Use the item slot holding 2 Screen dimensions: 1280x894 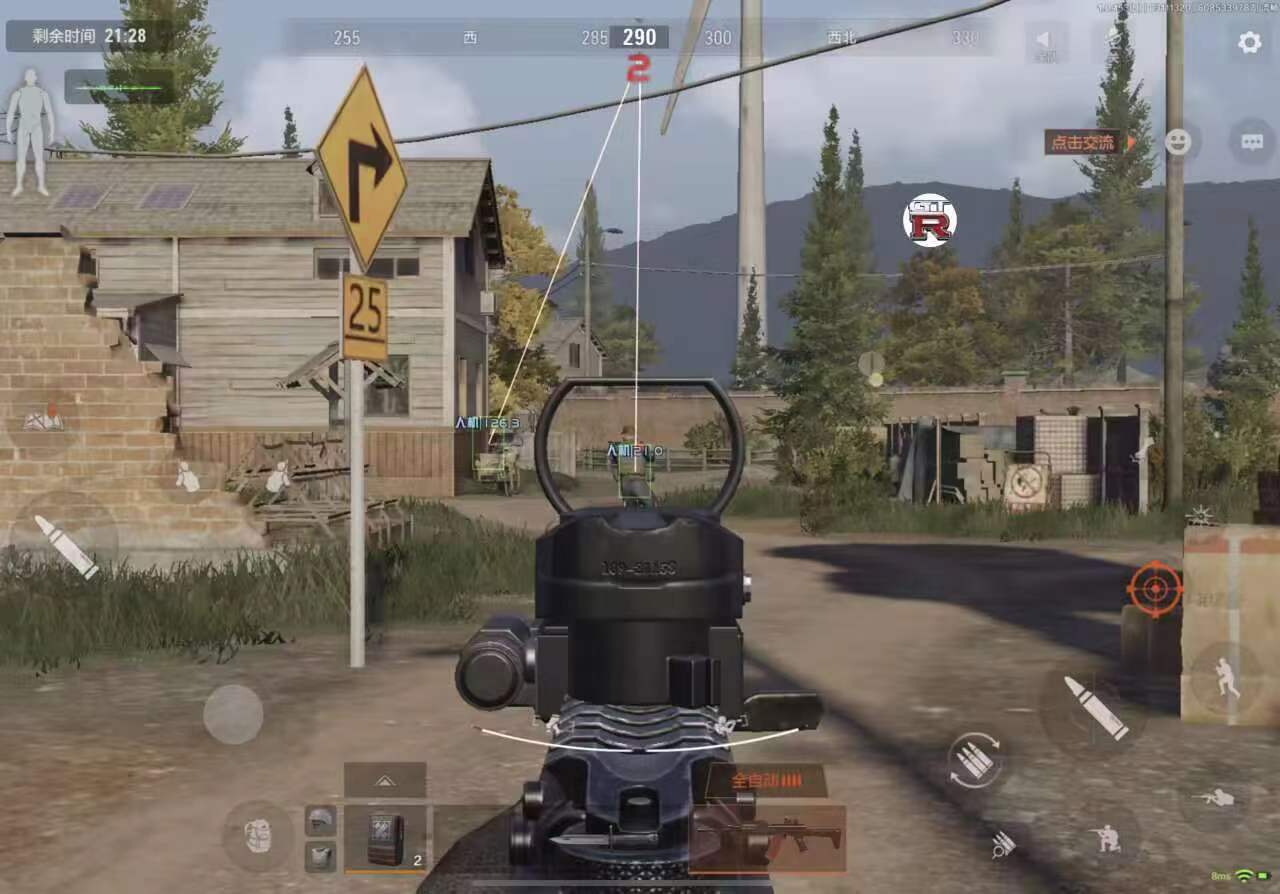click(x=385, y=838)
